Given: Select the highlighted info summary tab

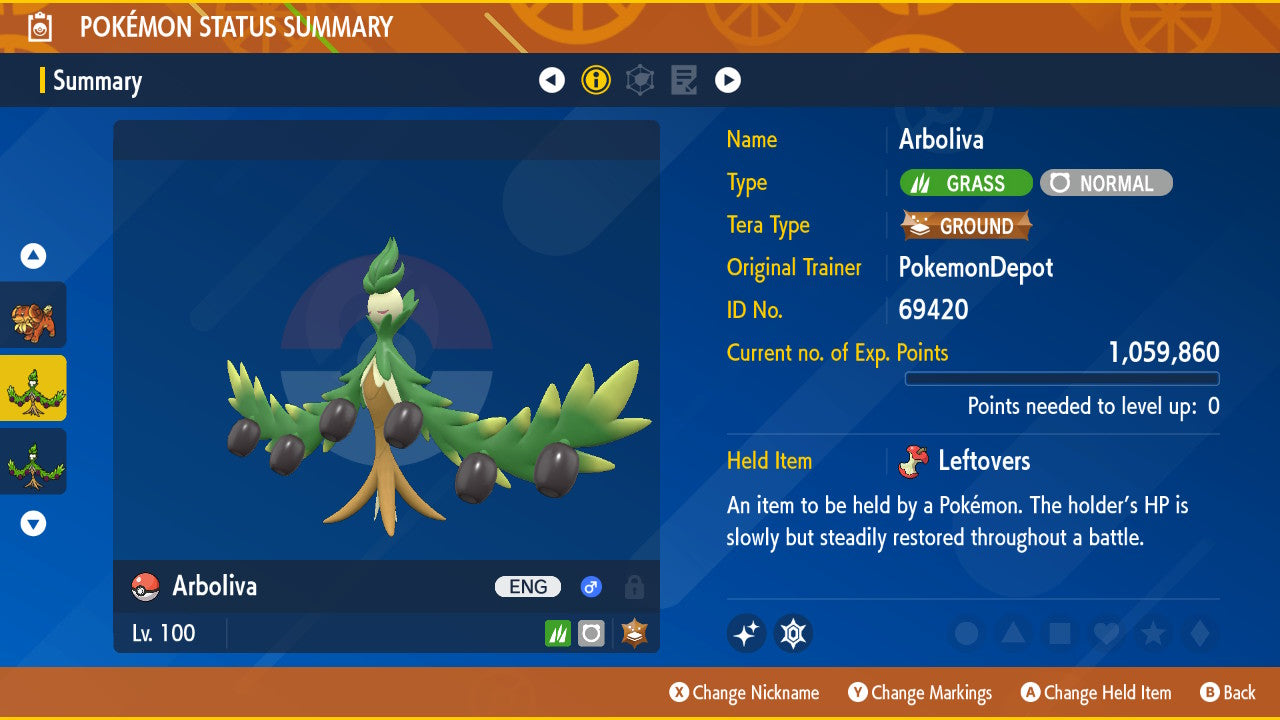Looking at the screenshot, I should coord(596,80).
